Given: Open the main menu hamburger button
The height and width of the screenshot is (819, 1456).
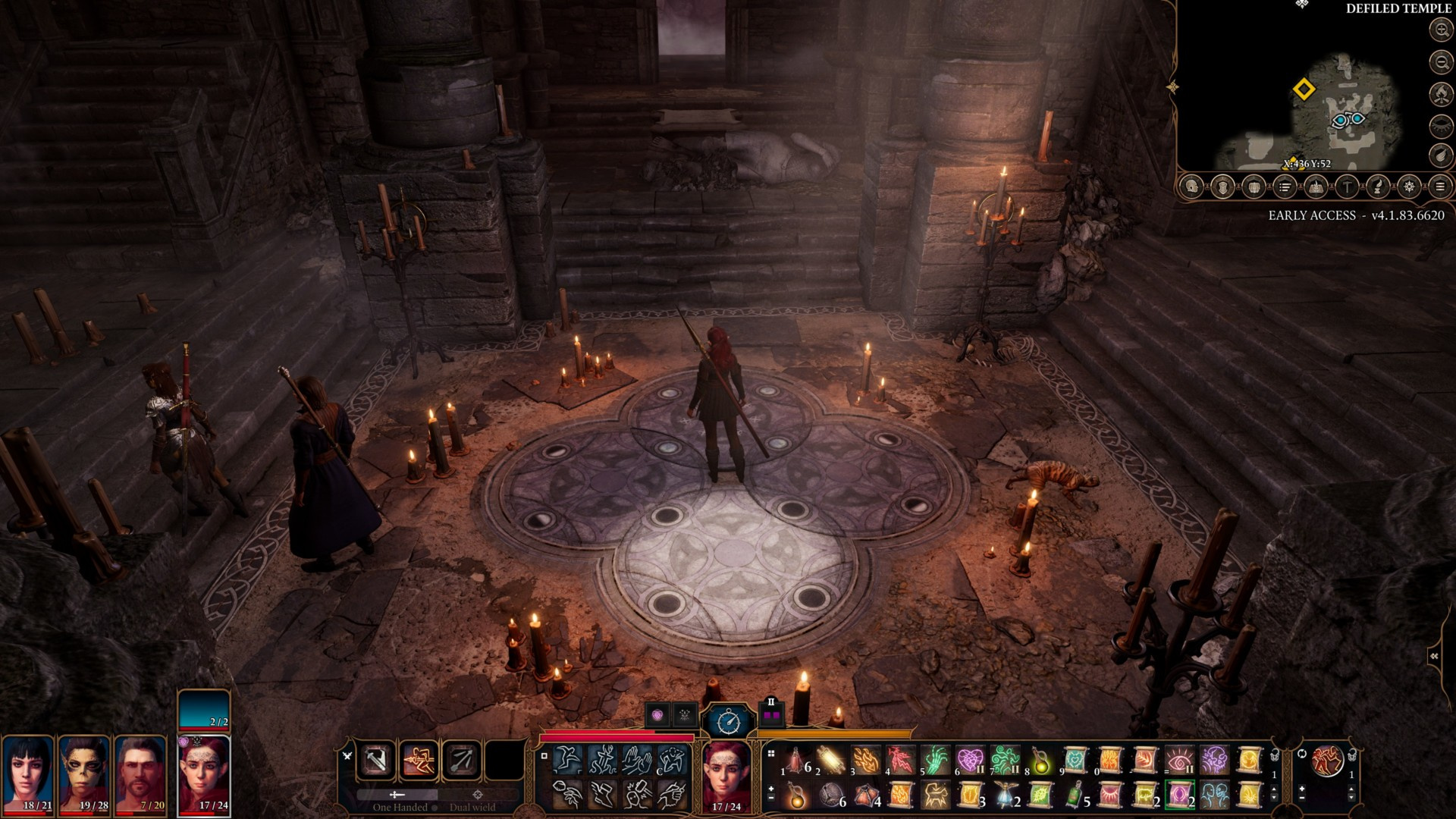Looking at the screenshot, I should coord(1440,187).
